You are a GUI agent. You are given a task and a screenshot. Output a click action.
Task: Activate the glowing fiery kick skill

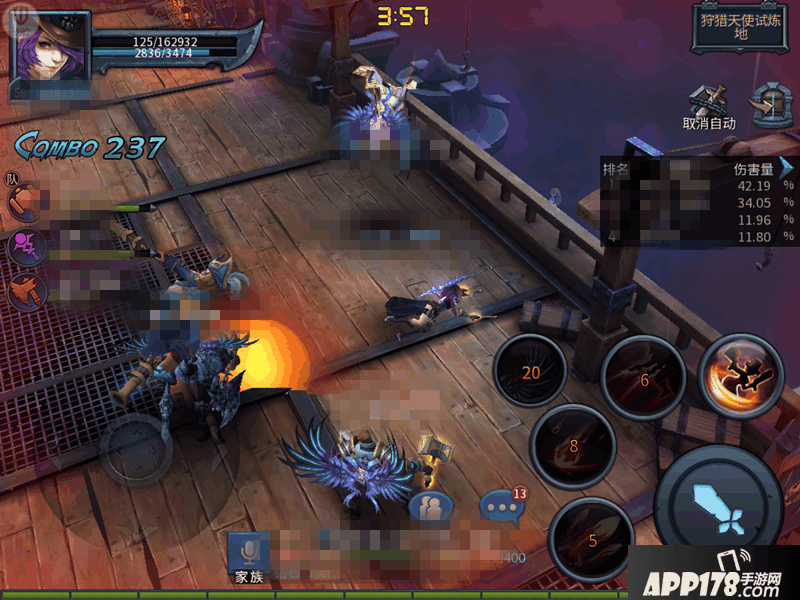pyautogui.click(x=741, y=374)
